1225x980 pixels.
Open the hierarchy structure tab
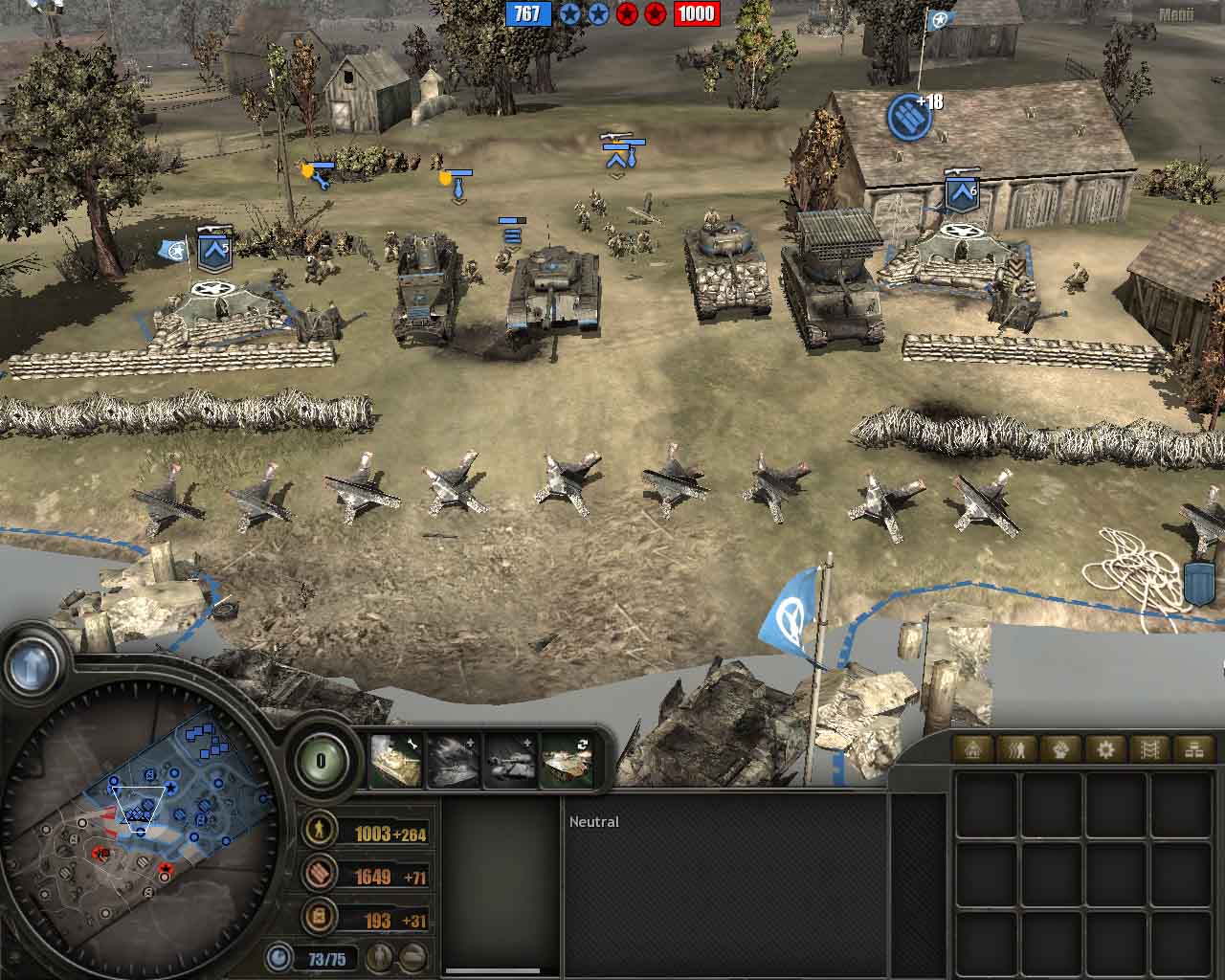1193,749
